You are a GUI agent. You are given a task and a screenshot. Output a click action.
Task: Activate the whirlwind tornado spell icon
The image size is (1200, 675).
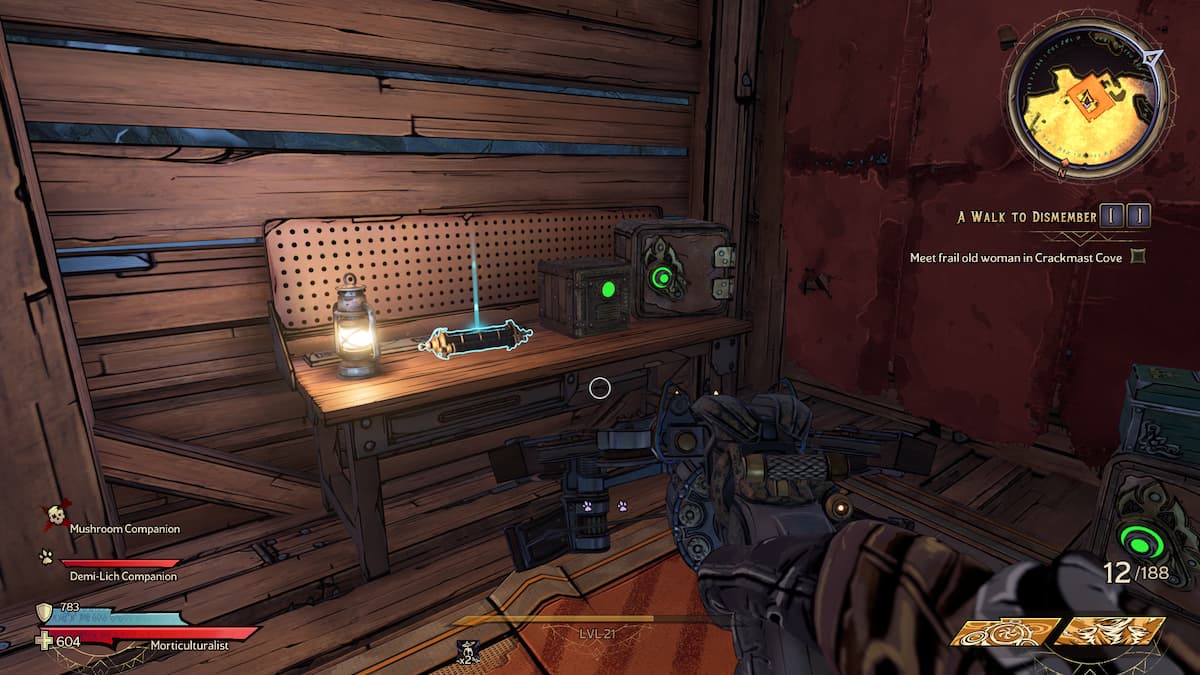click(1110, 632)
